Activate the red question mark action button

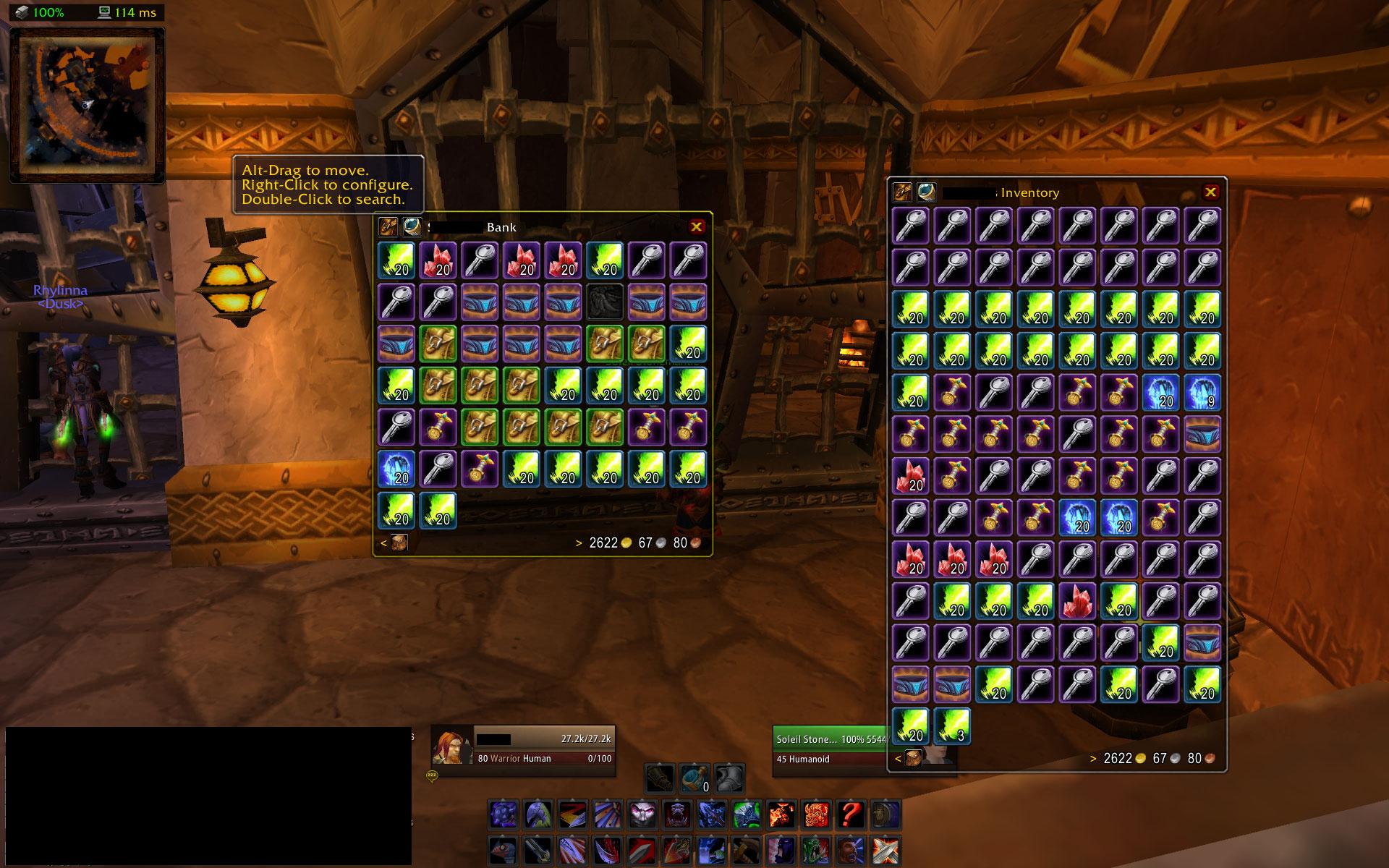point(851,814)
